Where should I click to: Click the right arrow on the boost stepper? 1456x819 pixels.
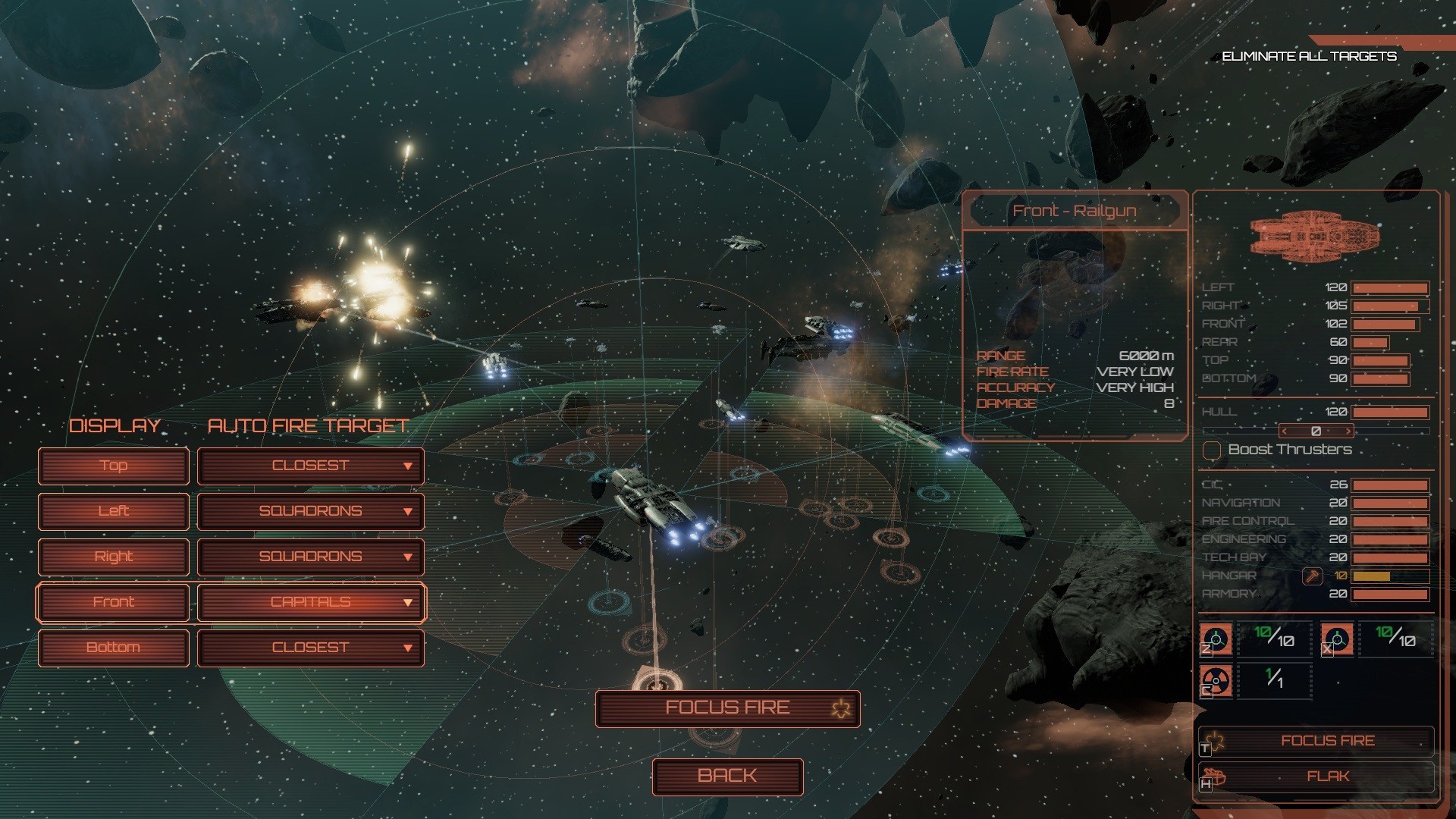1348,430
